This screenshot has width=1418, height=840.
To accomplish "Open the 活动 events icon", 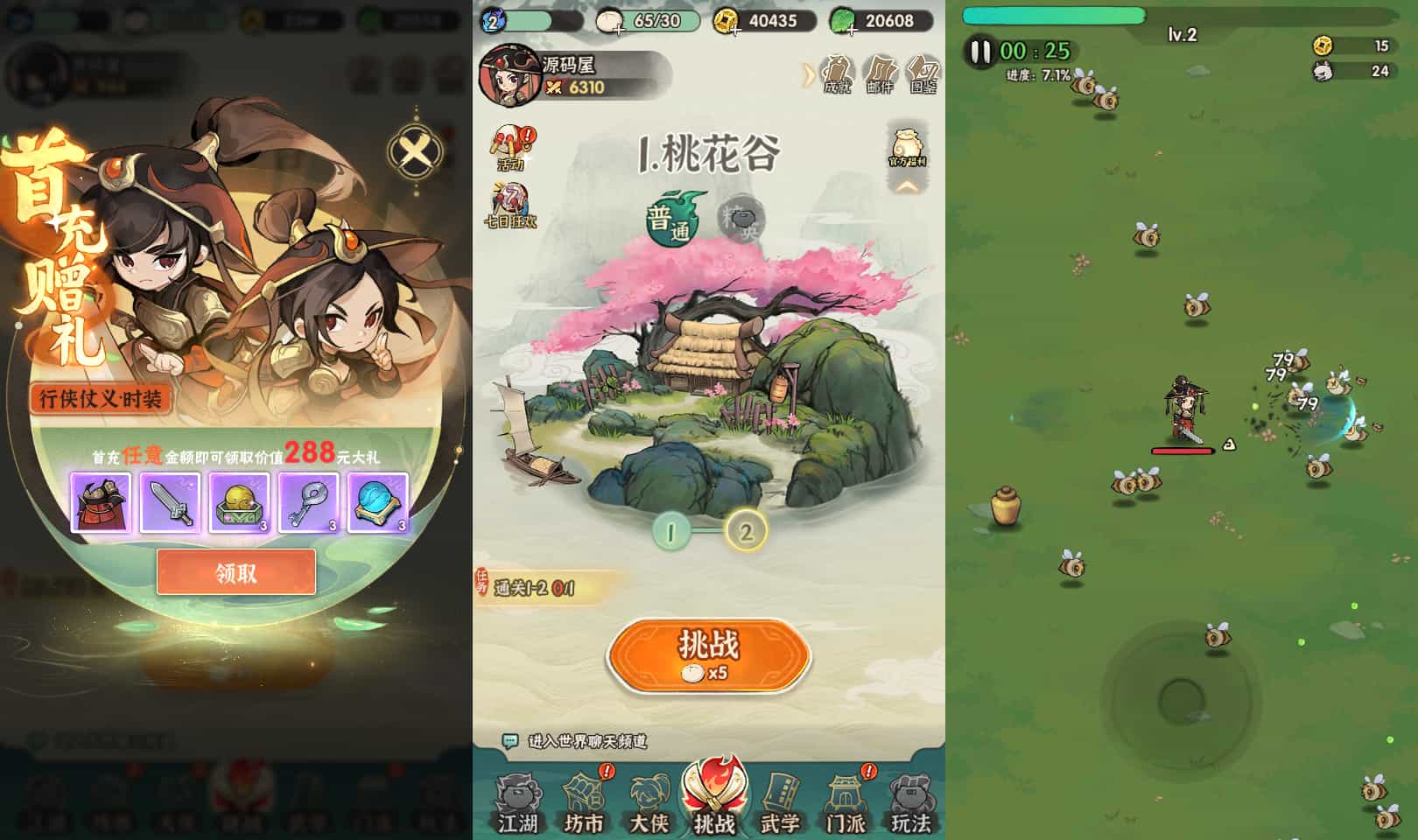I will pyautogui.click(x=512, y=144).
